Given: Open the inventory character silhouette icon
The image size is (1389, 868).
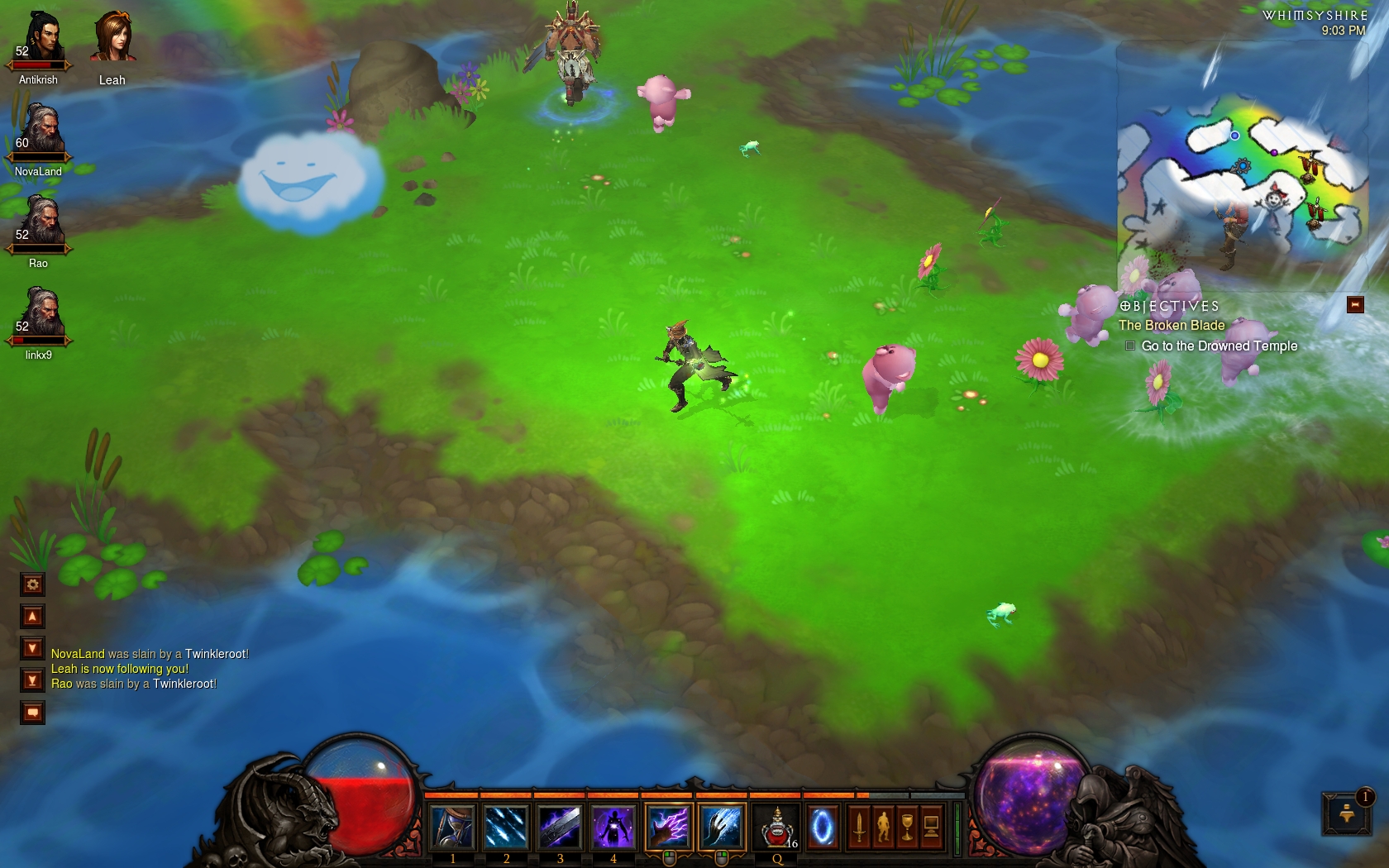Looking at the screenshot, I should click(x=883, y=827).
